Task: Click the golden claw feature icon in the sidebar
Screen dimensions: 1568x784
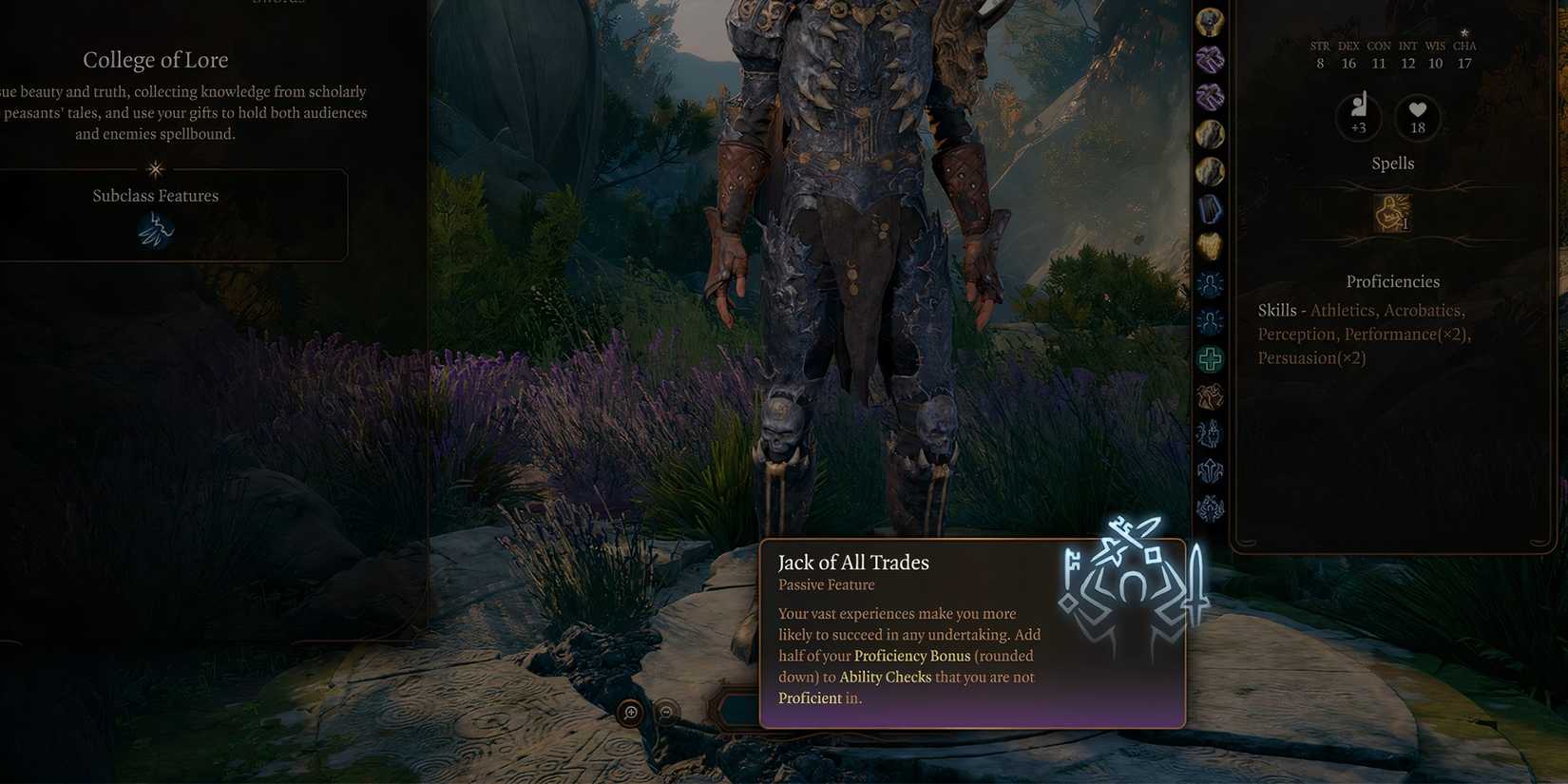Action: click(1210, 245)
